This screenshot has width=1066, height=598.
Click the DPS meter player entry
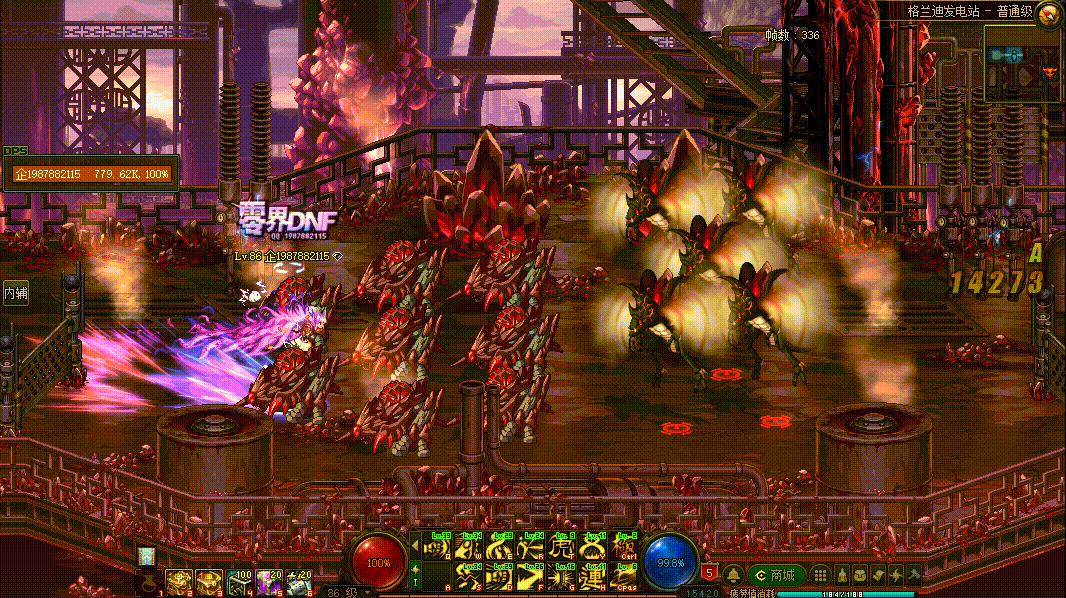click(91, 174)
